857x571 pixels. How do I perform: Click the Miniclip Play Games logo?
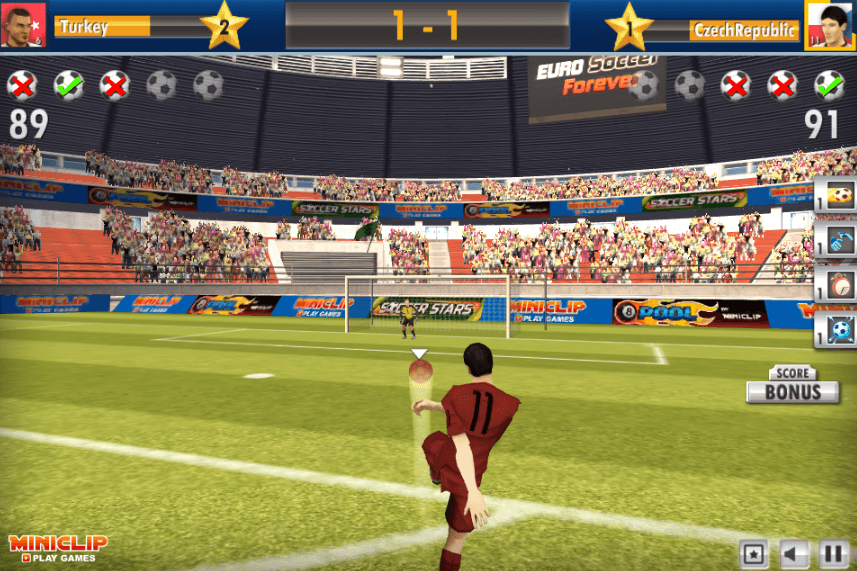tap(58, 548)
